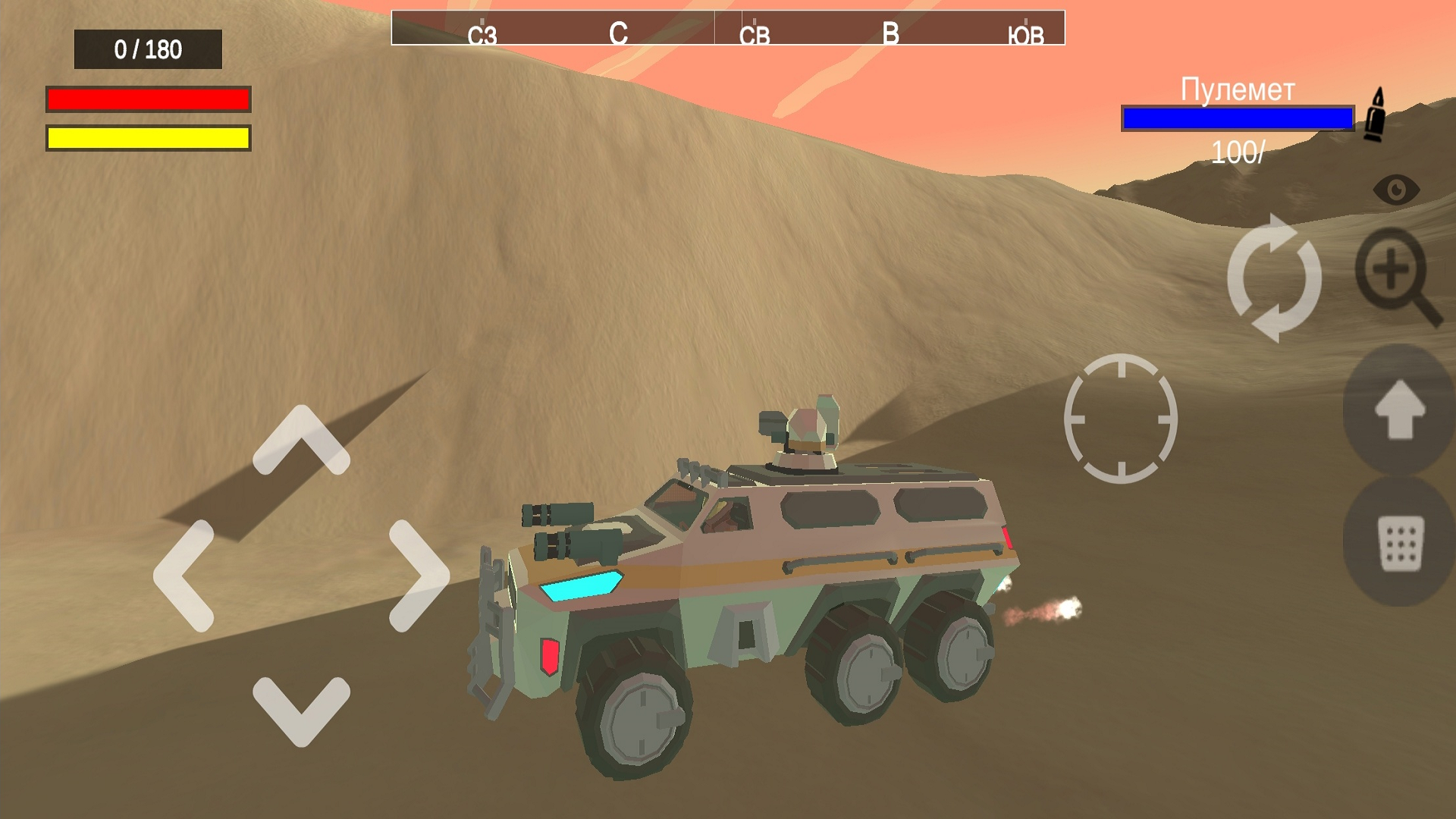
Task: Tap the blue Пулемет ammunition bar
Action: click(1238, 118)
